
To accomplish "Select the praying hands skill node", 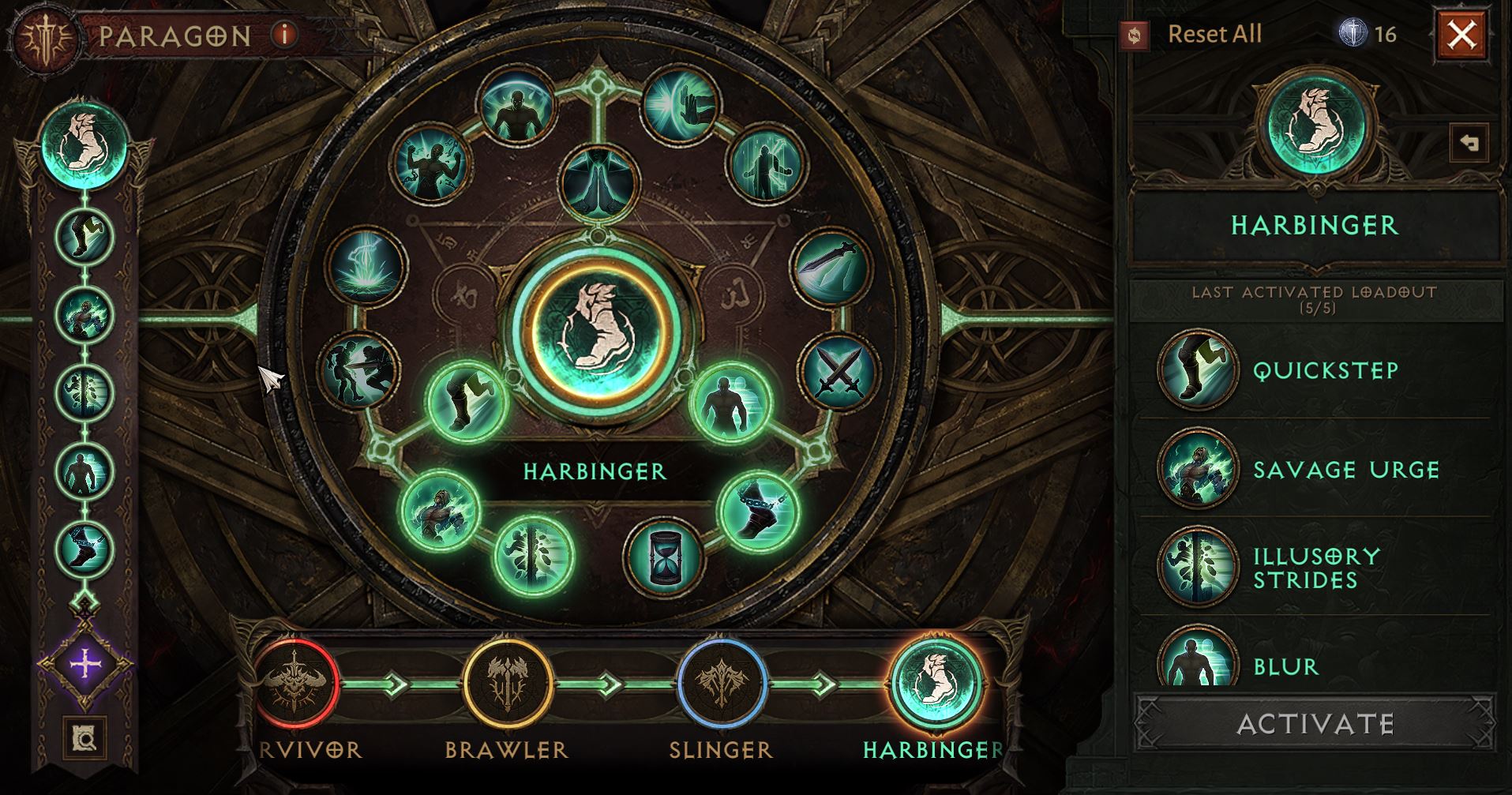I will tap(598, 183).
